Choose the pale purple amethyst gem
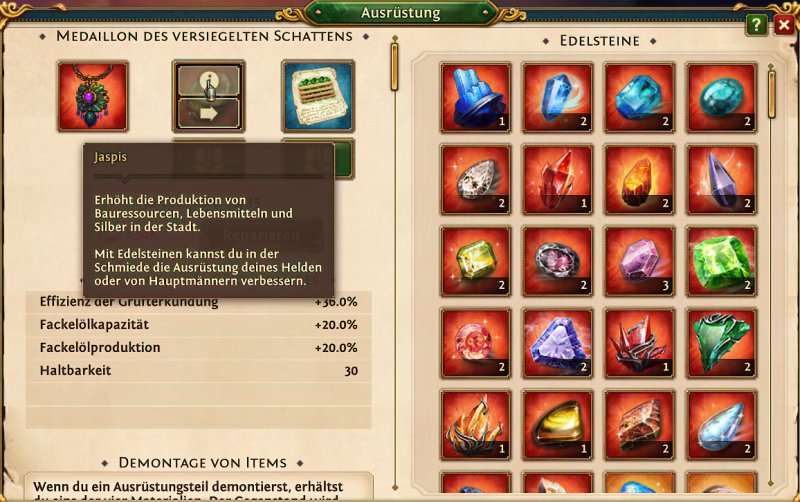Image resolution: width=800 pixels, height=502 pixels. pos(639,261)
